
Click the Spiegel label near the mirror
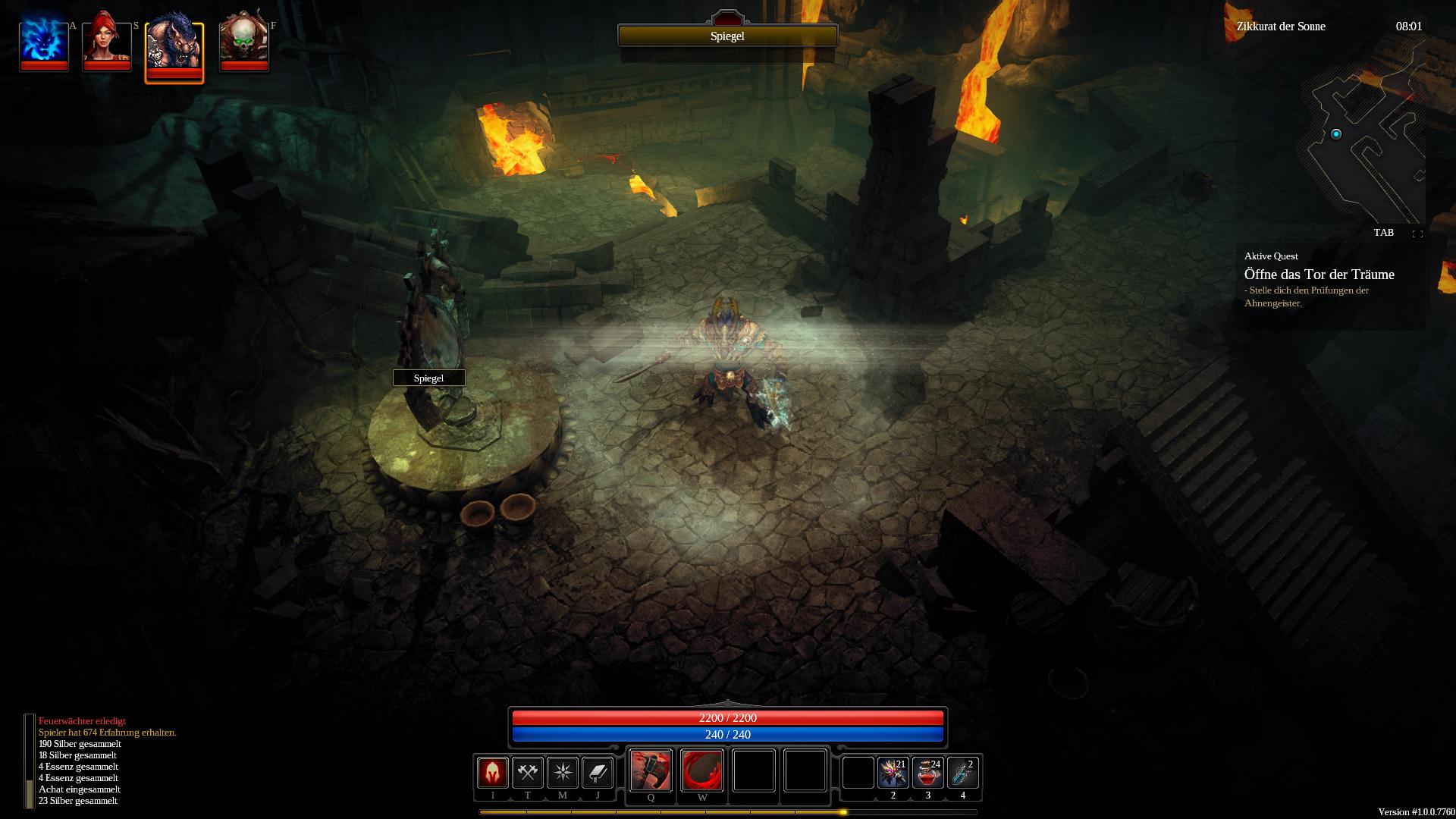click(428, 378)
